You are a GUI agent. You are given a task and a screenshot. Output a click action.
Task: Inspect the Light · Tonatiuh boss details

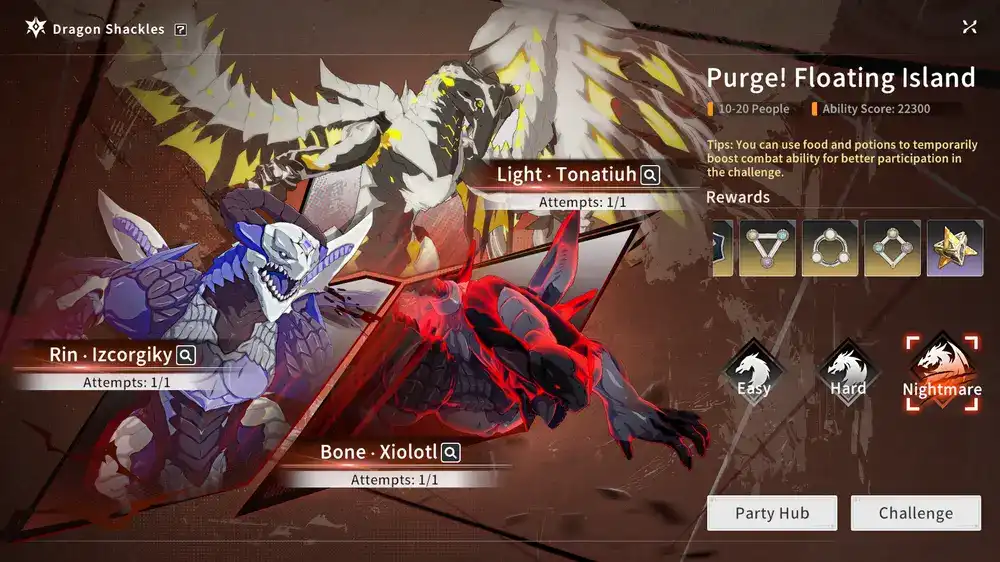(x=650, y=175)
